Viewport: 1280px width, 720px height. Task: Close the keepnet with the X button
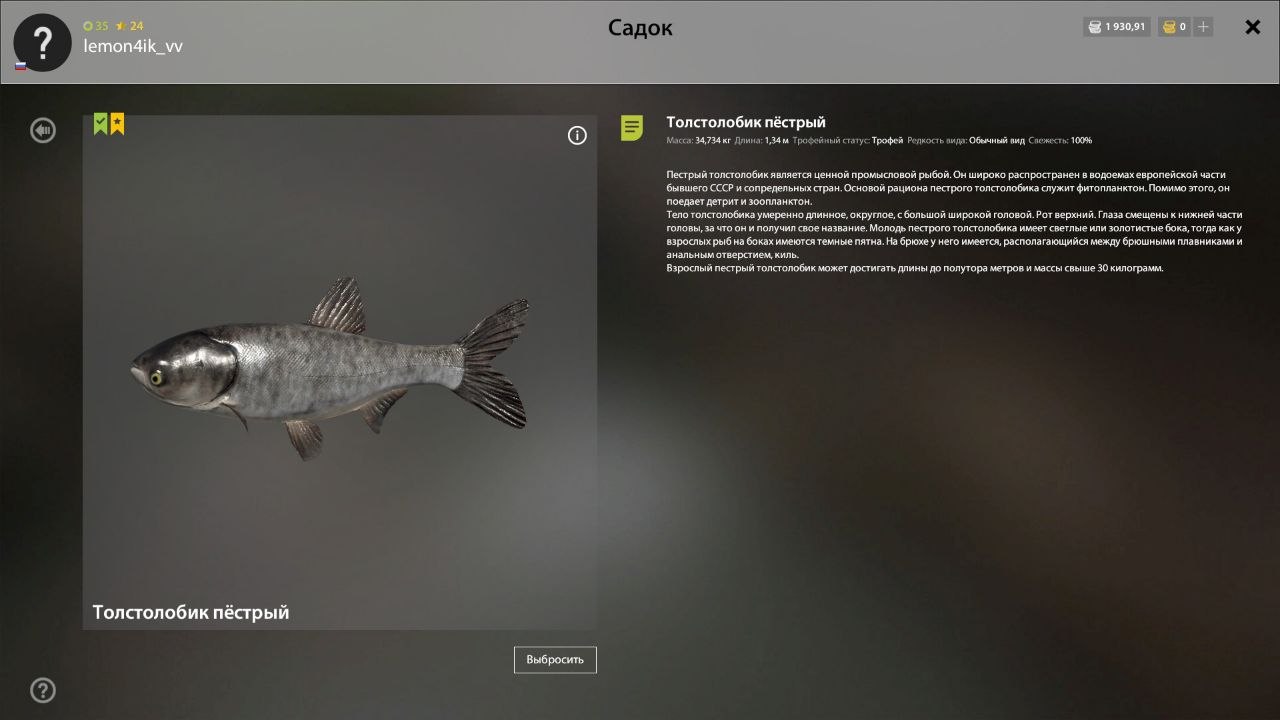1252,27
